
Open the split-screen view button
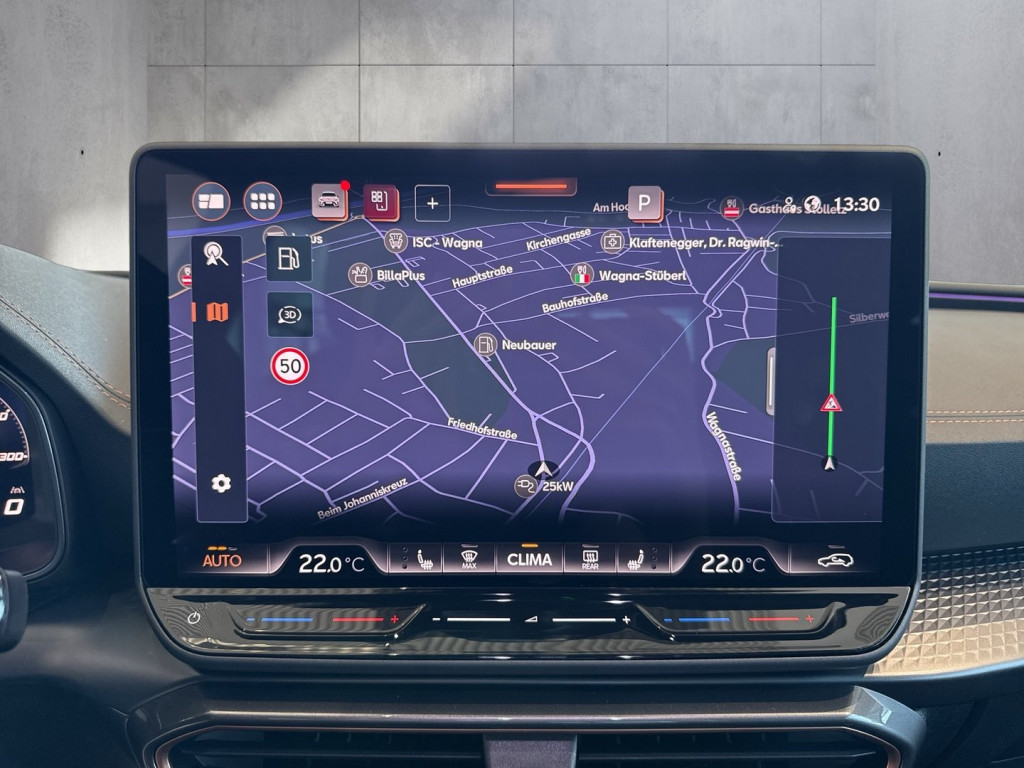click(x=211, y=201)
